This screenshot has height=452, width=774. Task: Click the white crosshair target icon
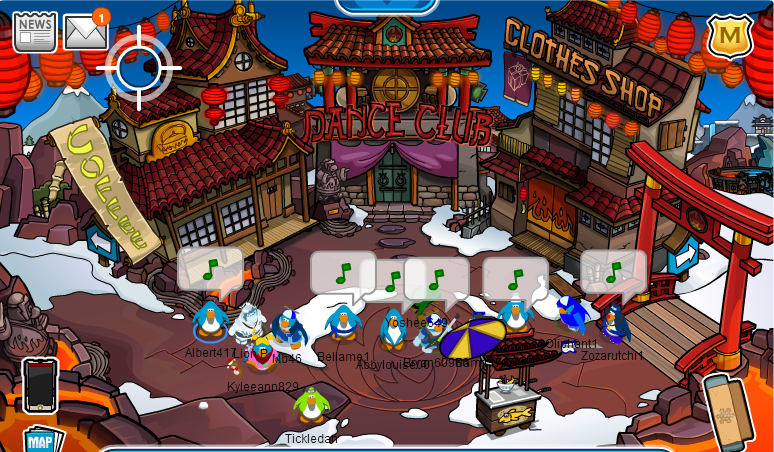pyautogui.click(x=139, y=66)
